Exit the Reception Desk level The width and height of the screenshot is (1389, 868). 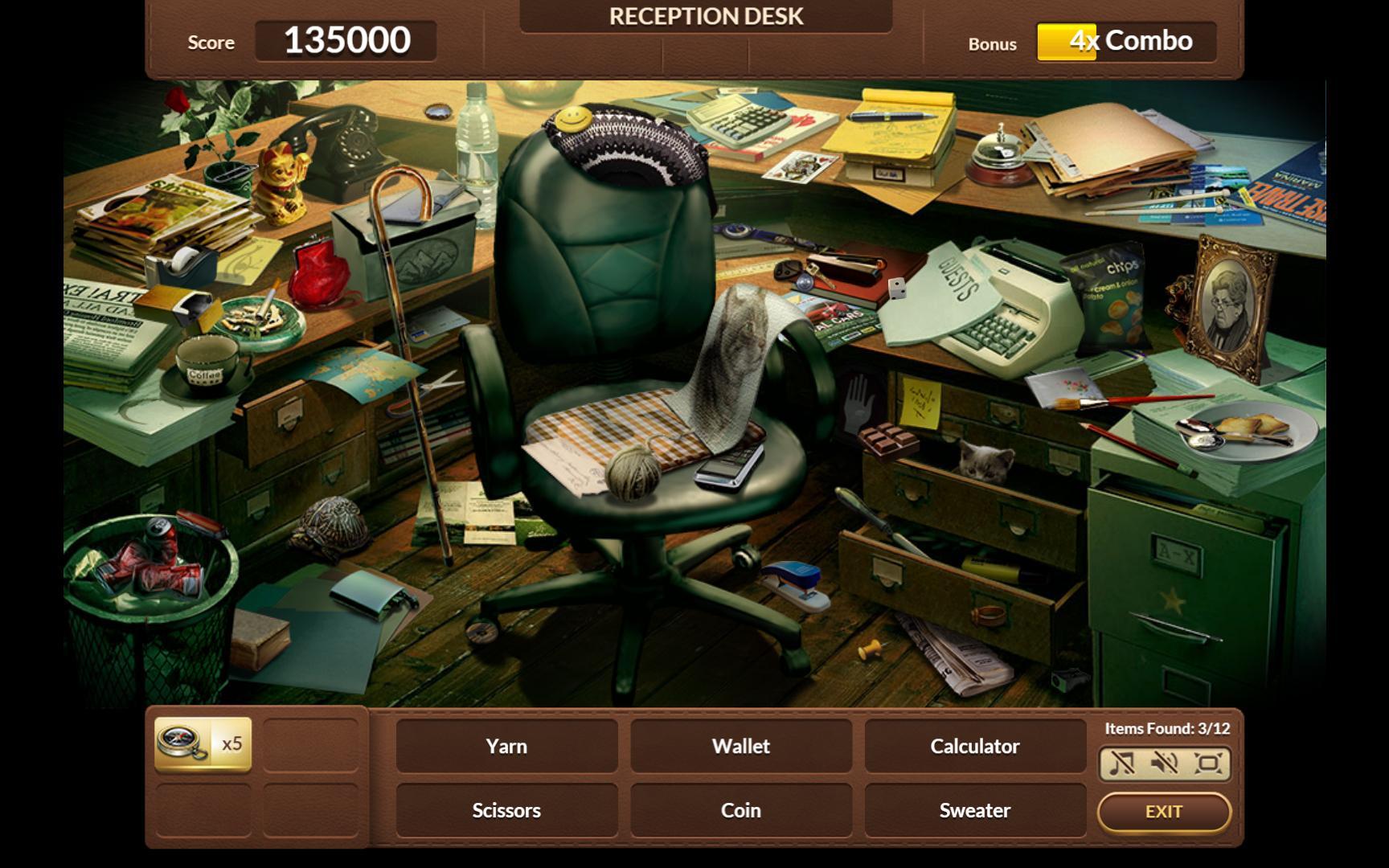tap(1163, 812)
